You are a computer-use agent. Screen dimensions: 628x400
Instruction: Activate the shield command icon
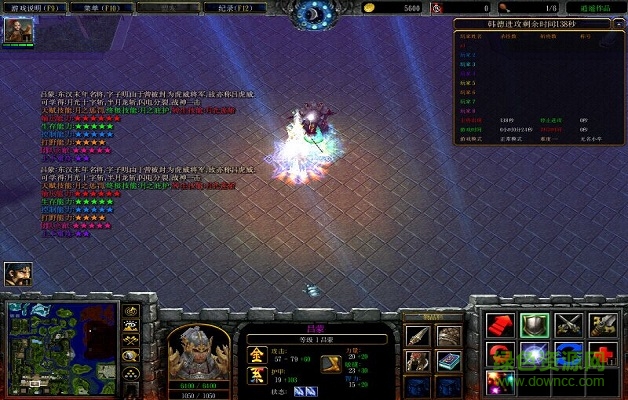click(533, 325)
